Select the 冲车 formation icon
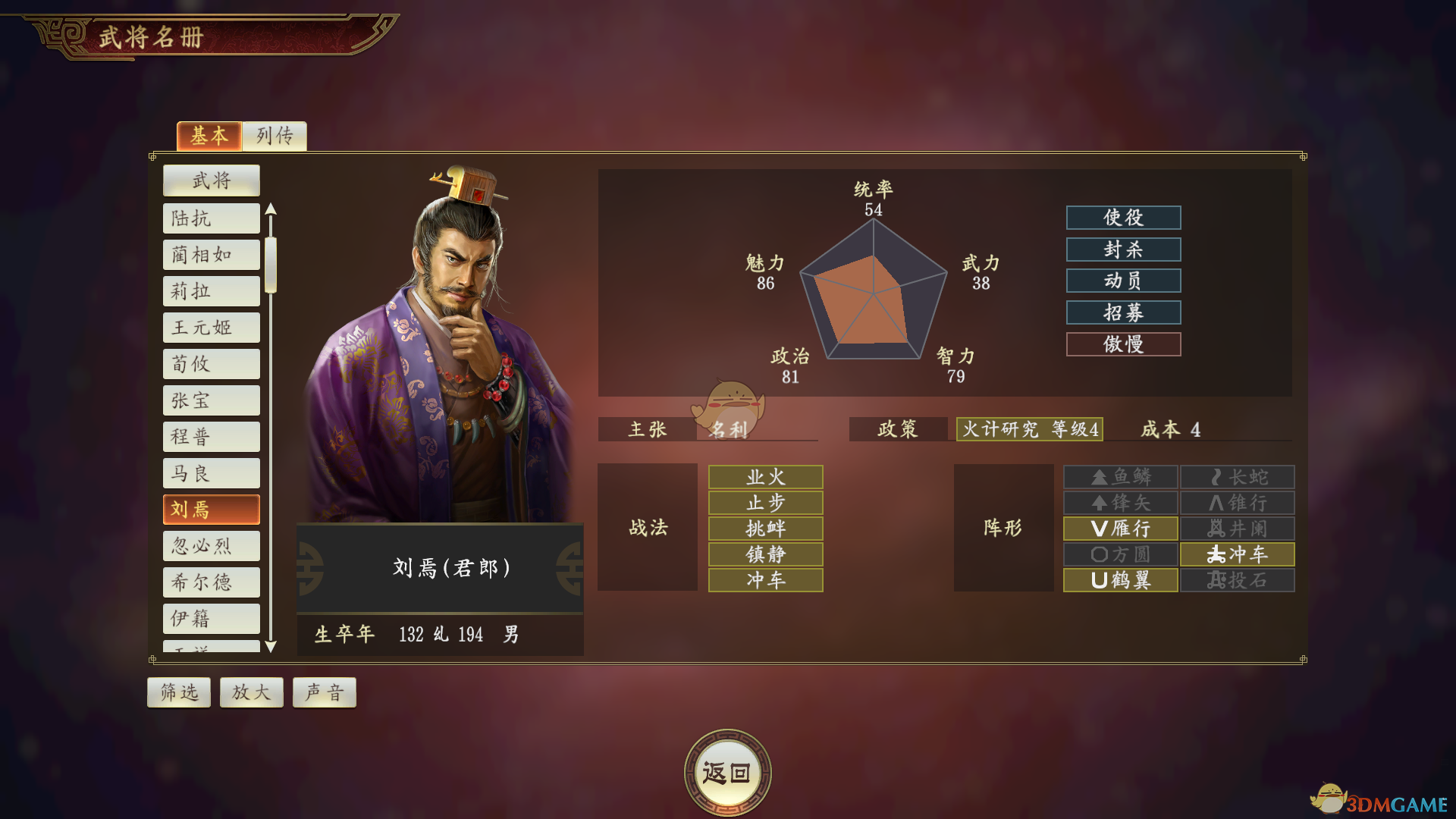 tap(1236, 554)
